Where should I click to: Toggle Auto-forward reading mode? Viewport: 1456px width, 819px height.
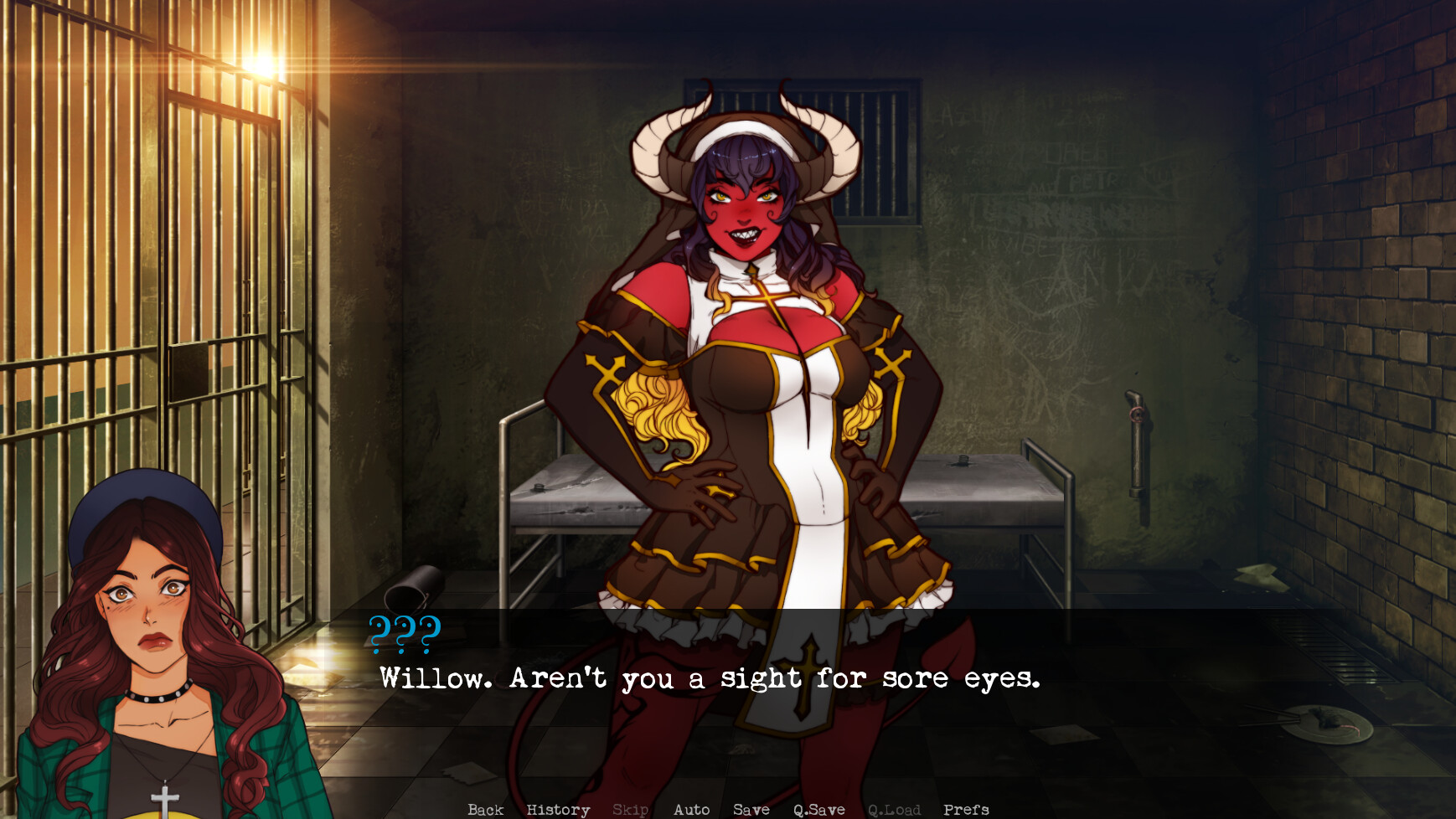[692, 809]
